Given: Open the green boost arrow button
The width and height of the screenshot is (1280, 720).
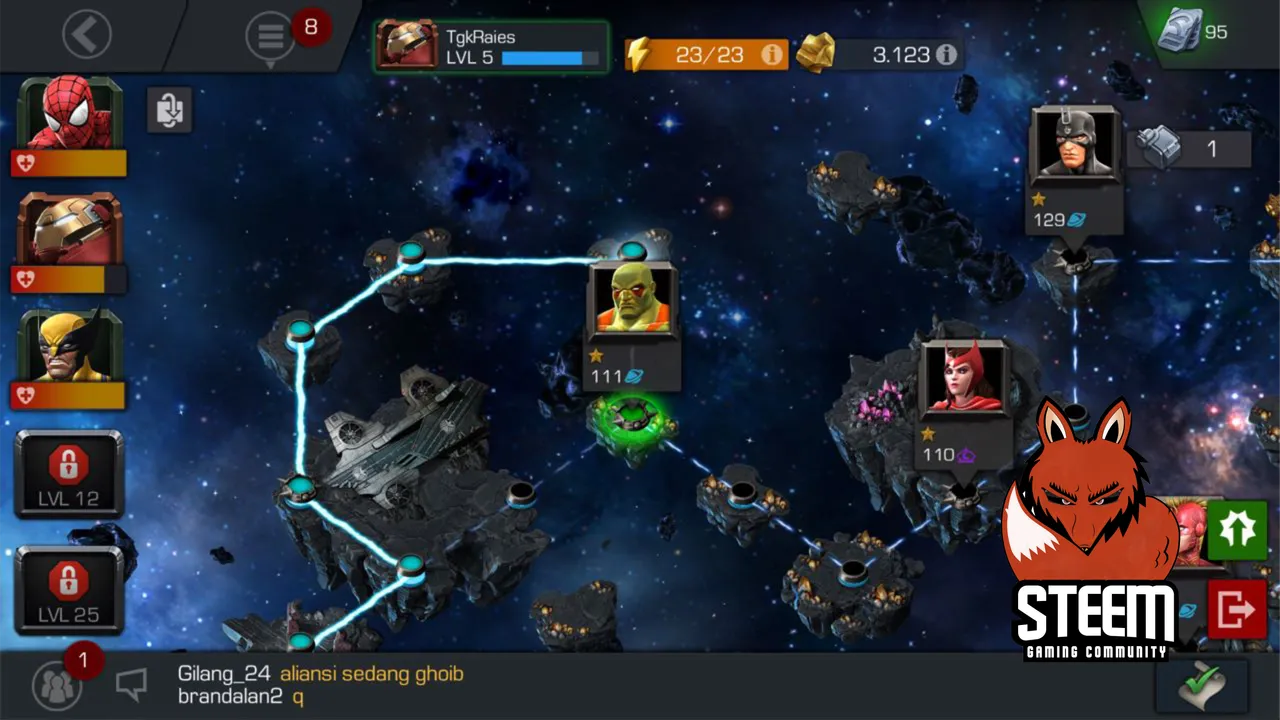Looking at the screenshot, I should (1237, 530).
